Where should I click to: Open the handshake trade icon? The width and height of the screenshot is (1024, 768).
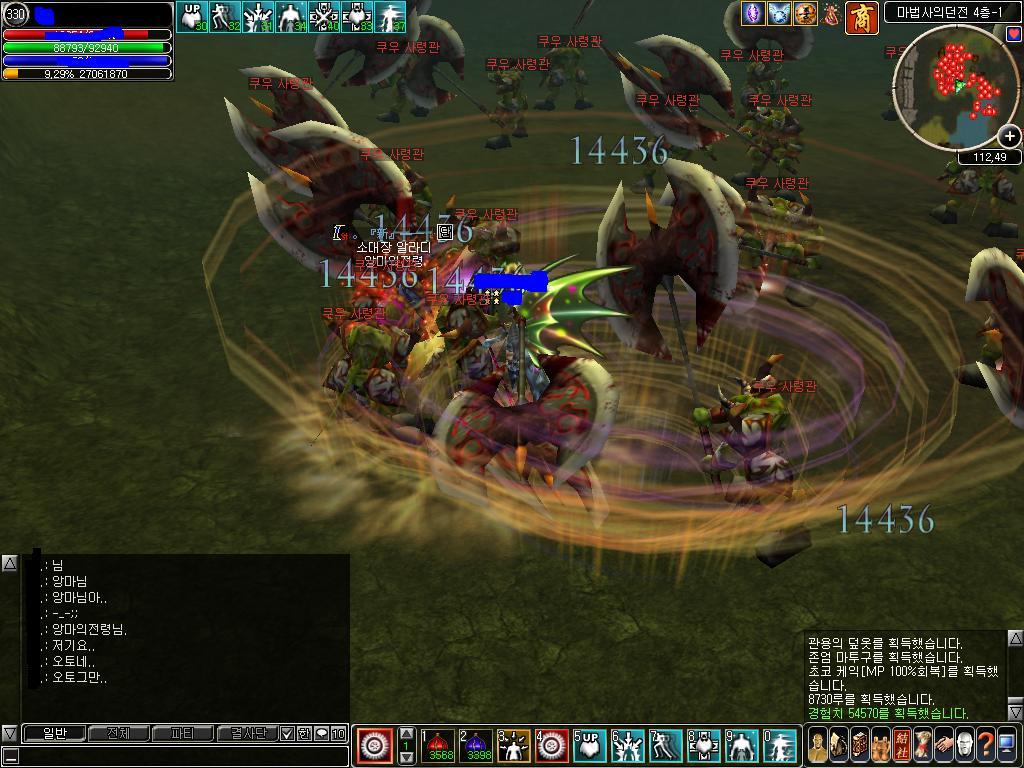(943, 745)
